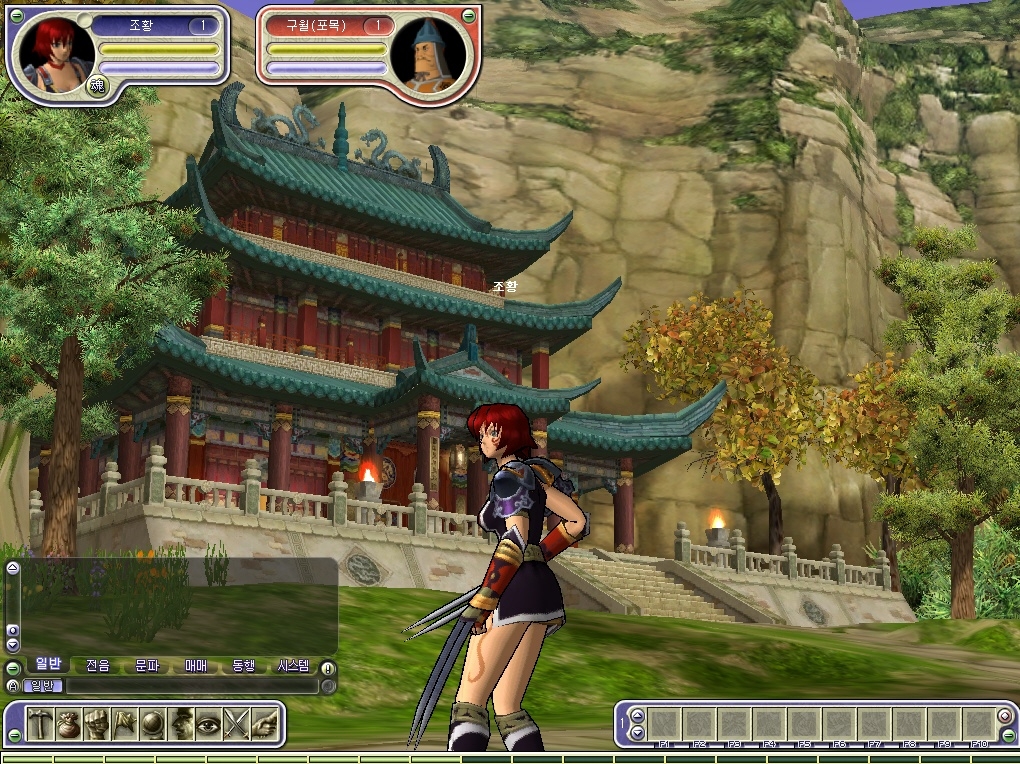Click the handshake icon
Screen dimensions: 1020x764
tap(264, 724)
